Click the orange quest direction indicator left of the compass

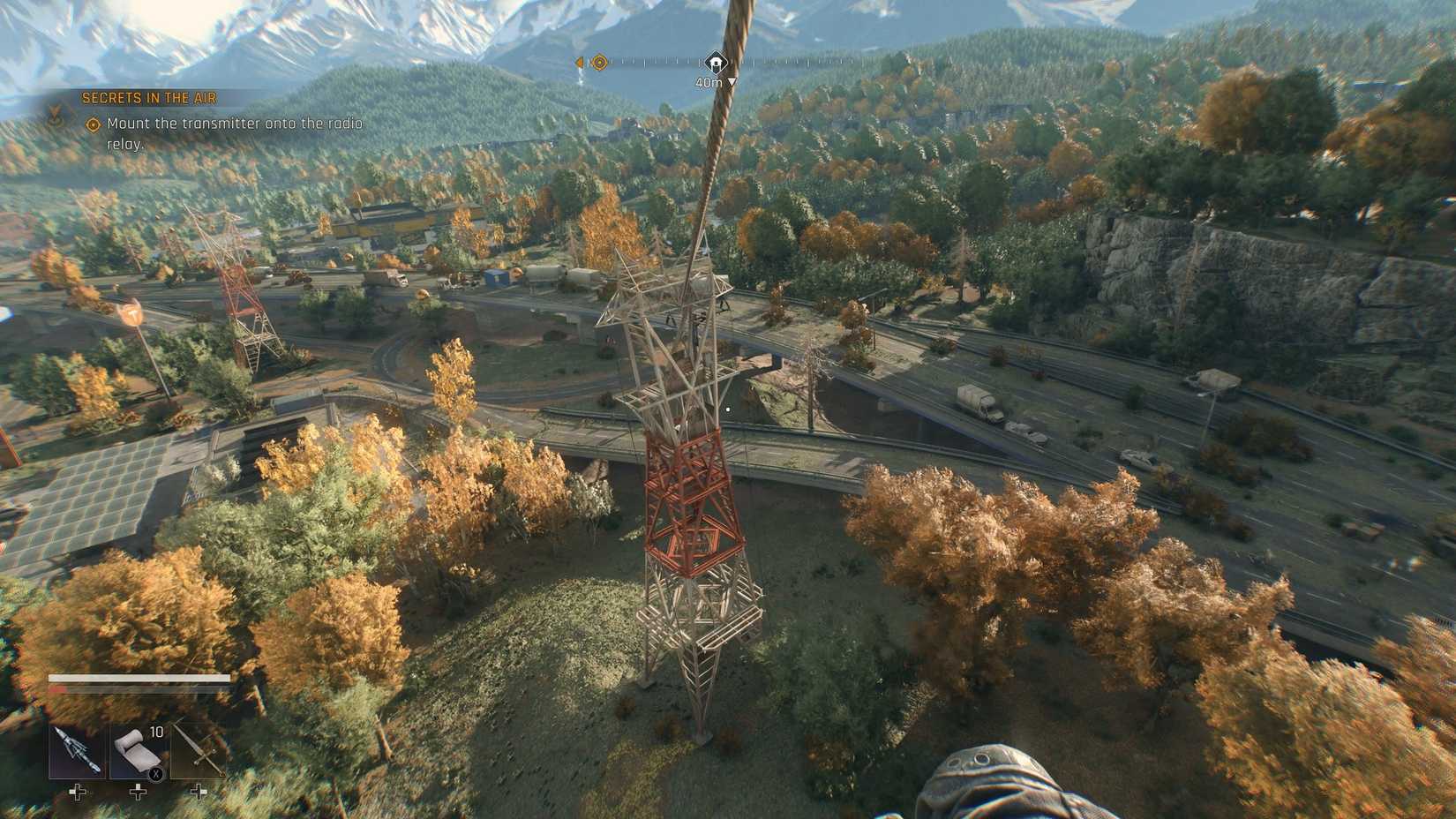click(x=580, y=63)
